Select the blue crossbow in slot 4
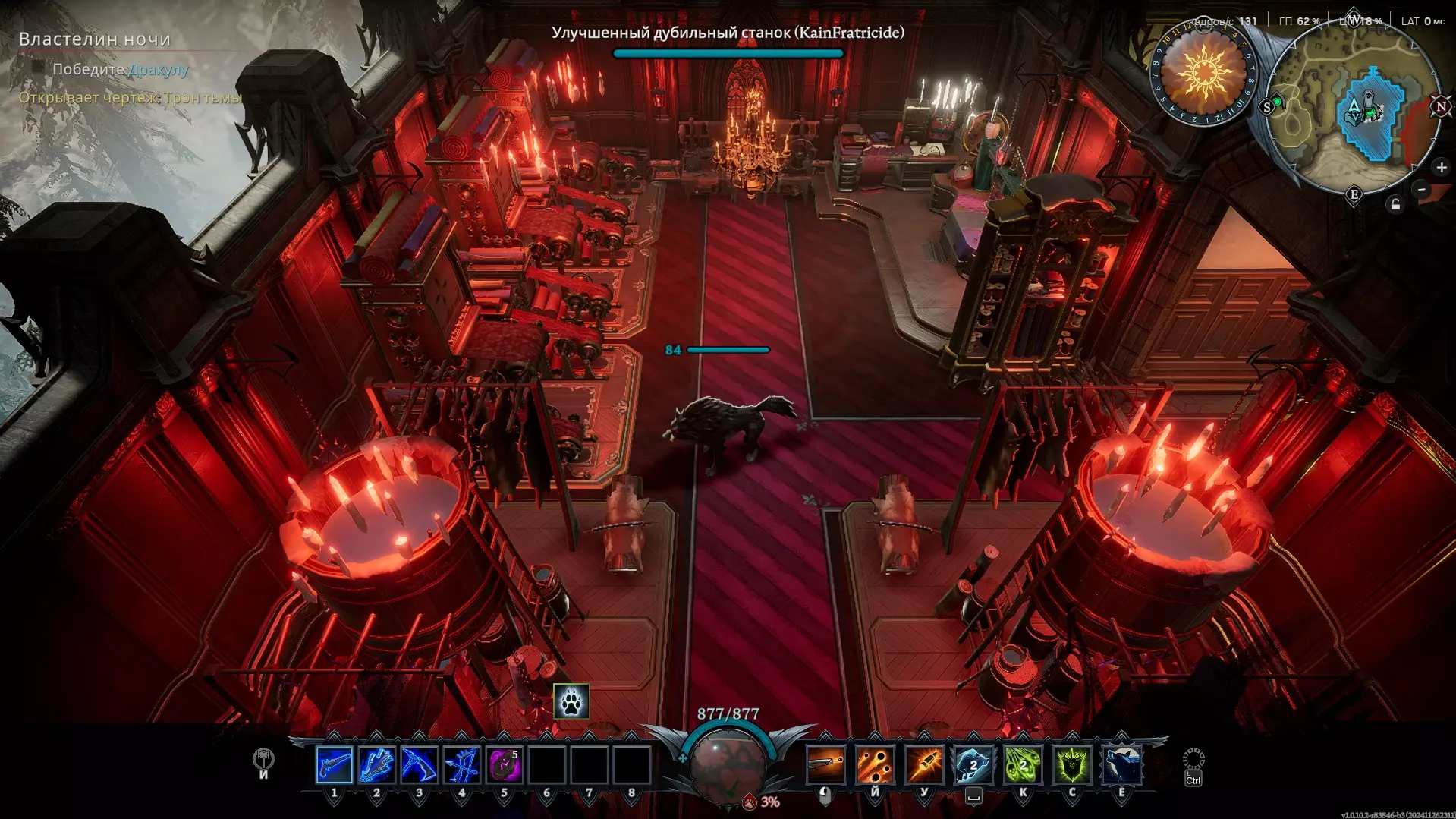The height and width of the screenshot is (819, 1456). click(x=461, y=764)
